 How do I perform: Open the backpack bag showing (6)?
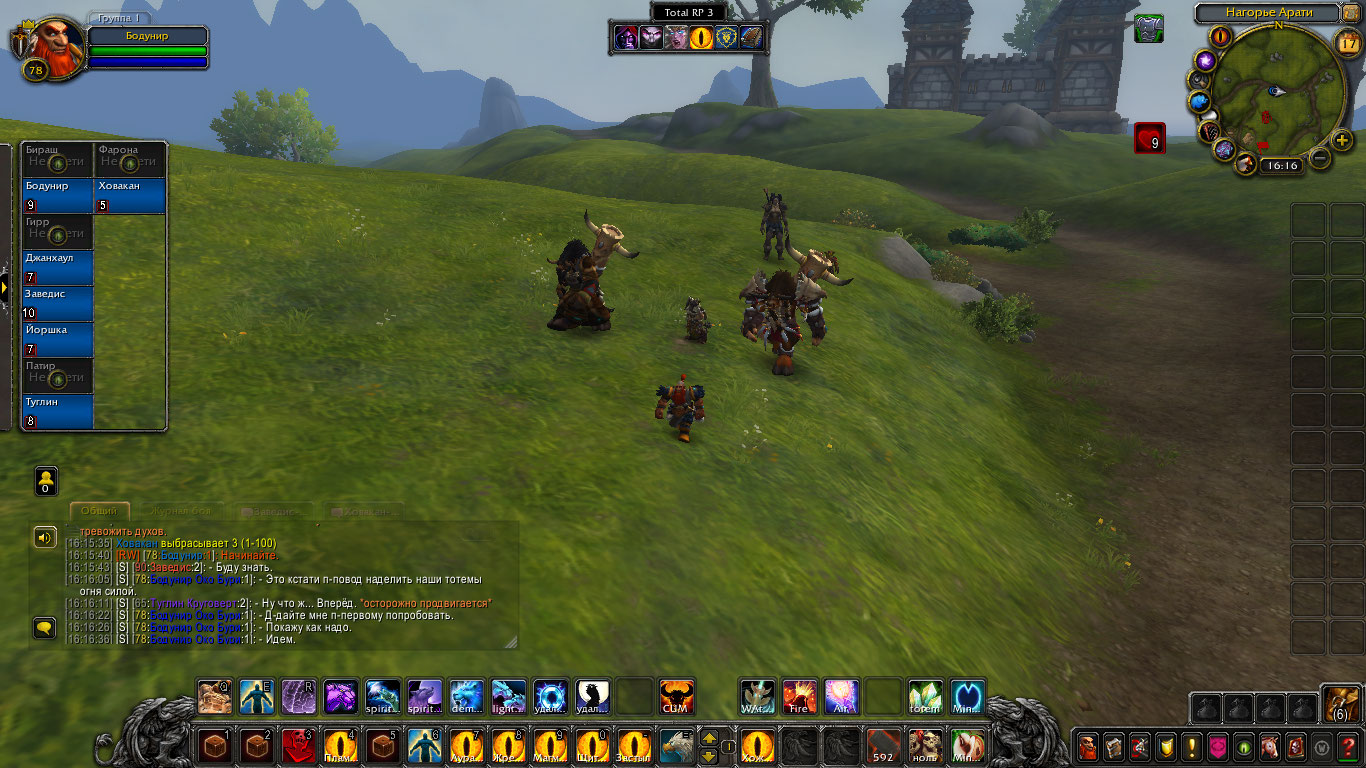(1340, 704)
